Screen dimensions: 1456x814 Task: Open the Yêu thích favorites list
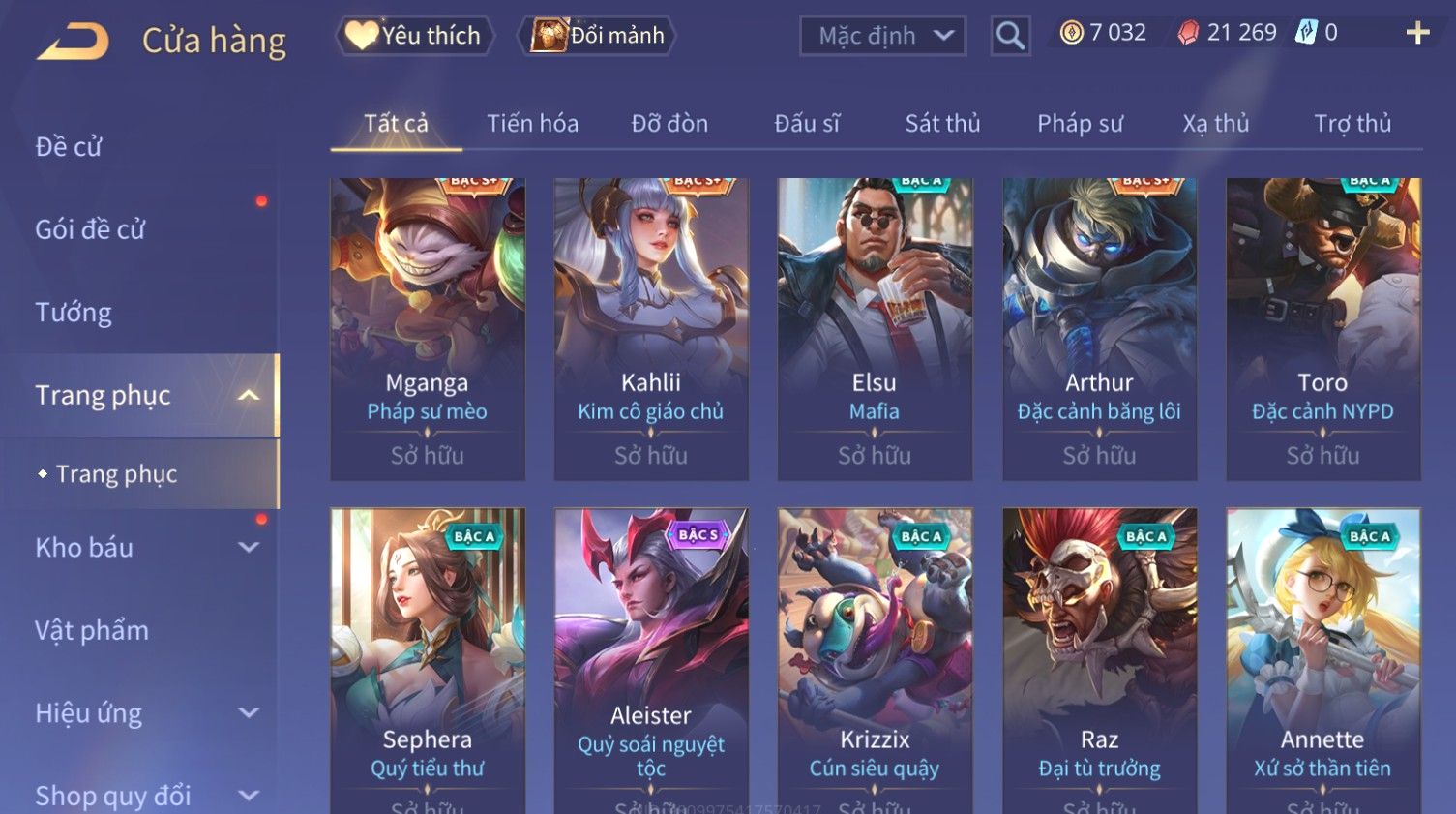point(415,36)
